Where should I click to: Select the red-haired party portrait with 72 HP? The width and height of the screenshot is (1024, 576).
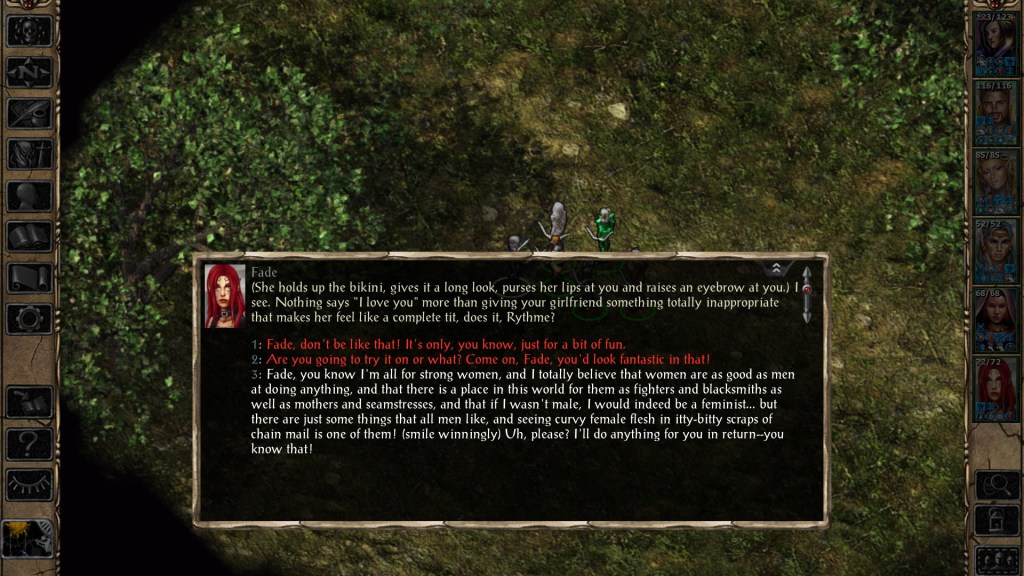click(x=995, y=390)
